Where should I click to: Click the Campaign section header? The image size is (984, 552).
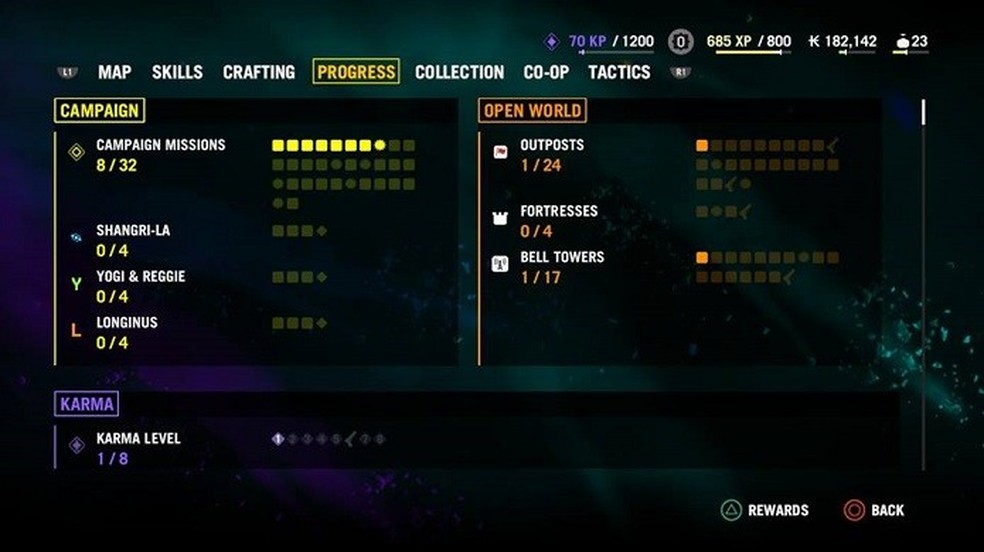click(x=99, y=110)
